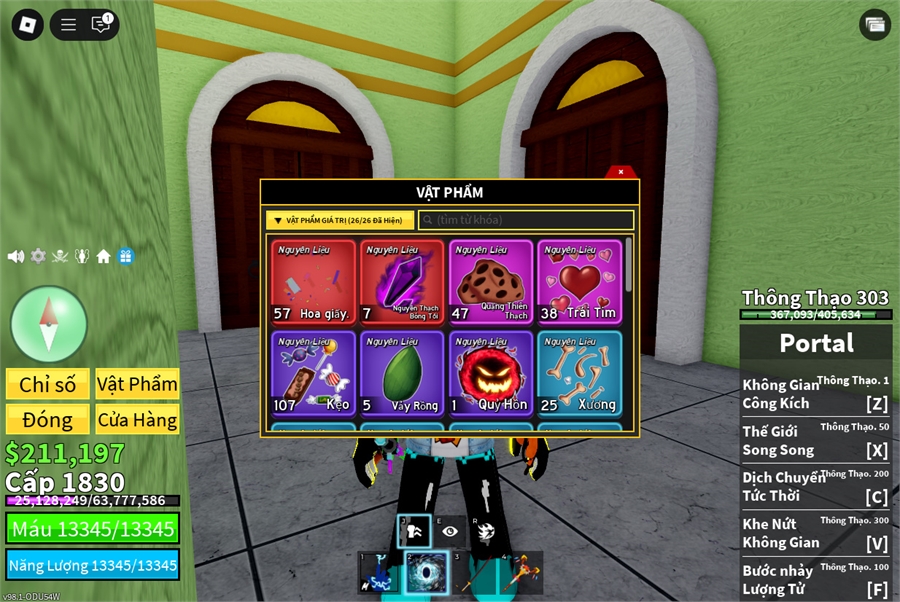This screenshot has height=602, width=900.
Task: Select the Hoa giấy confetti item
Action: (x=313, y=282)
